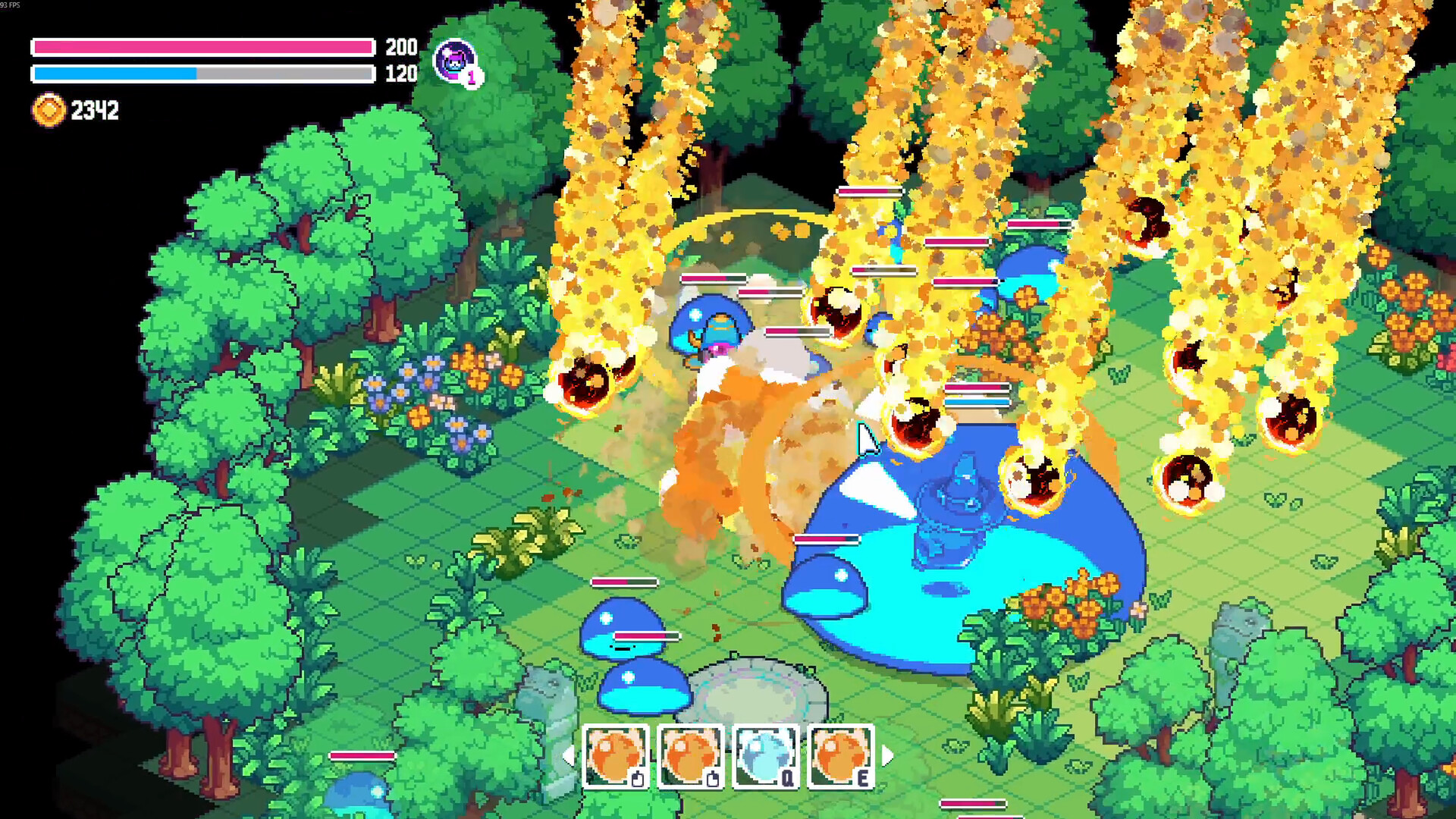The height and width of the screenshot is (819, 1456).
Task: Click the pink health bar showing 200
Action: click(x=201, y=46)
